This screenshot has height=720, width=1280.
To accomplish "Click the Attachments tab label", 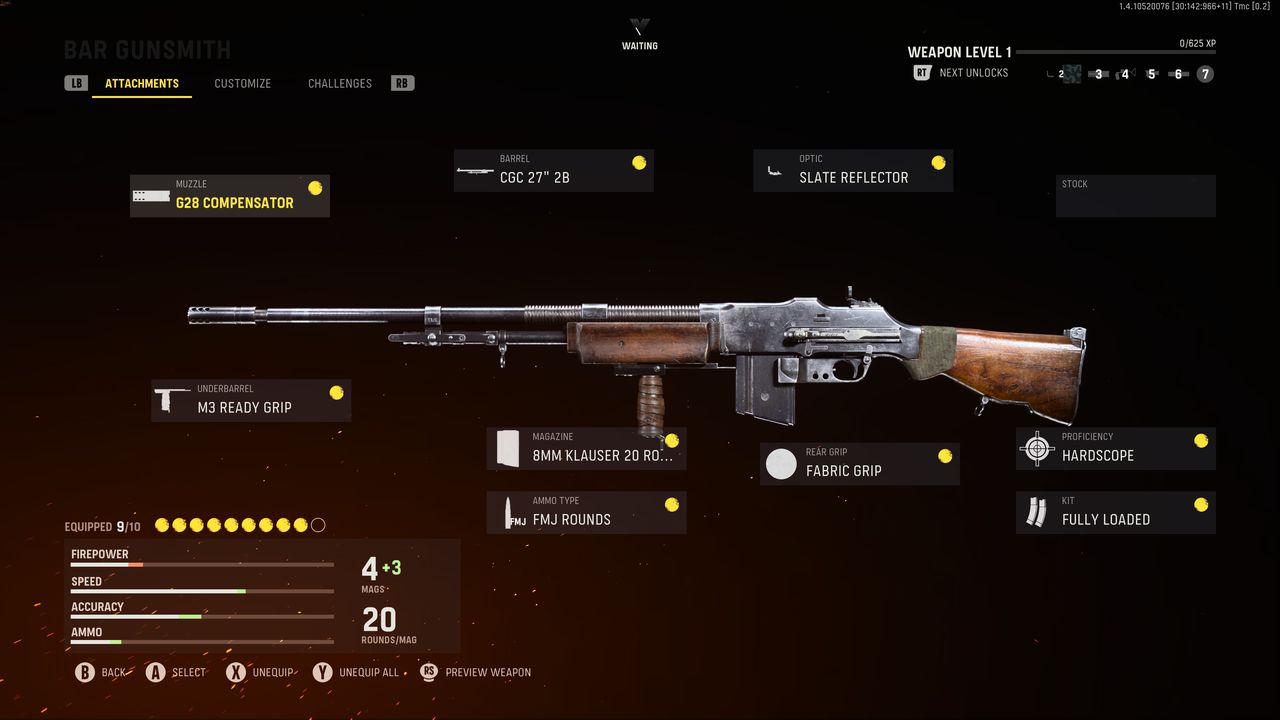I will [x=142, y=84].
